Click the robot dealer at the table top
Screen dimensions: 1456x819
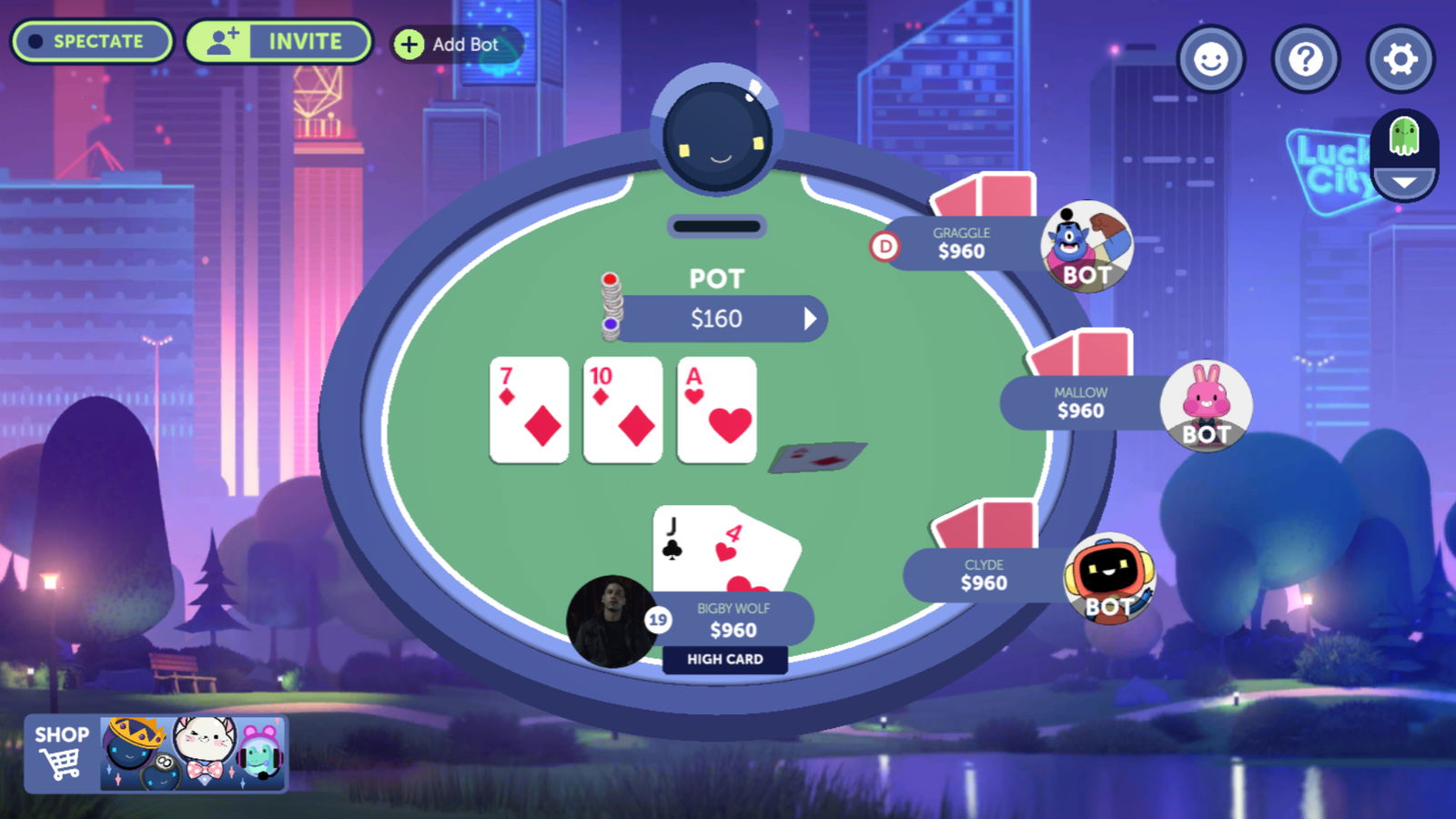tap(718, 132)
